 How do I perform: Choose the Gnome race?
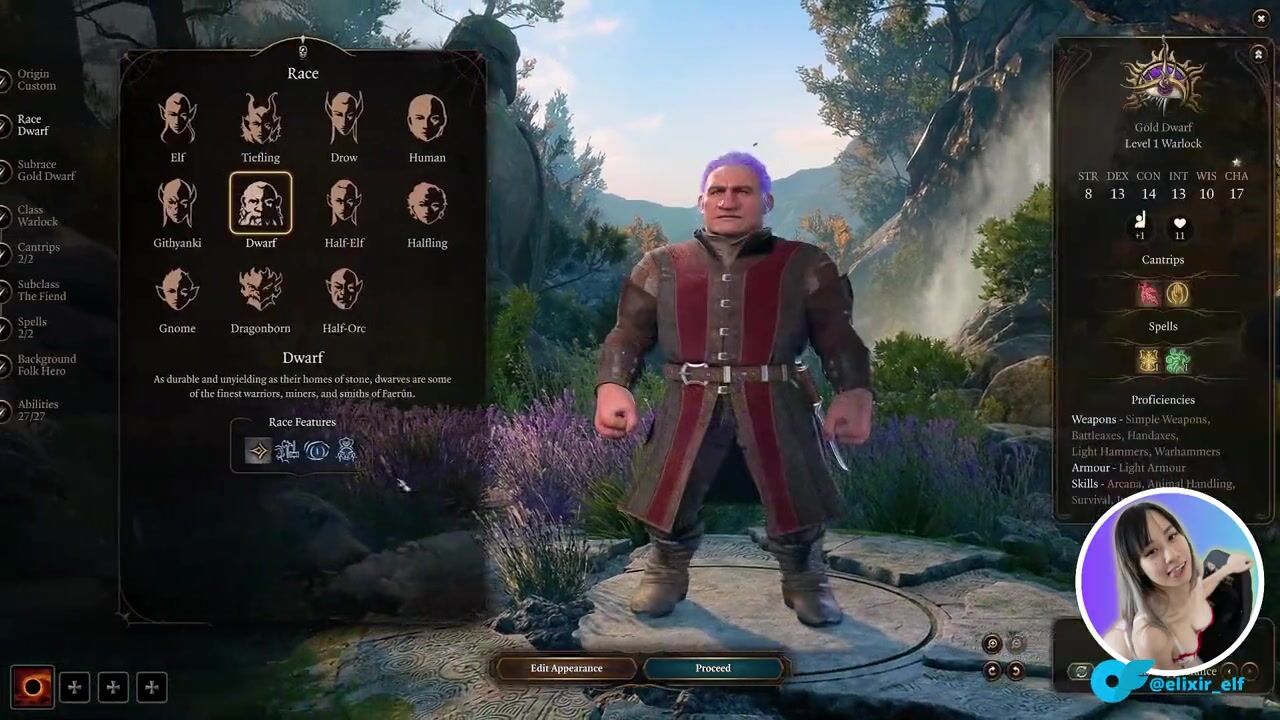point(177,290)
